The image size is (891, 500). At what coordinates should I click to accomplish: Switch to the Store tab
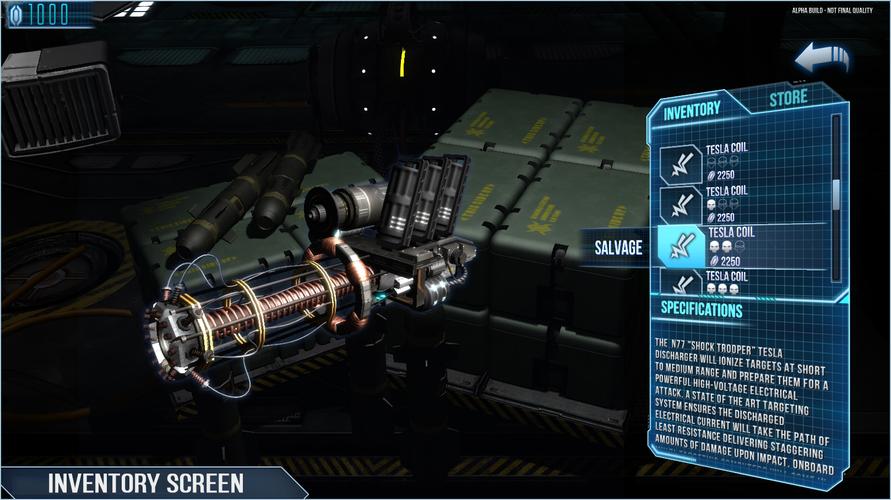click(x=788, y=99)
